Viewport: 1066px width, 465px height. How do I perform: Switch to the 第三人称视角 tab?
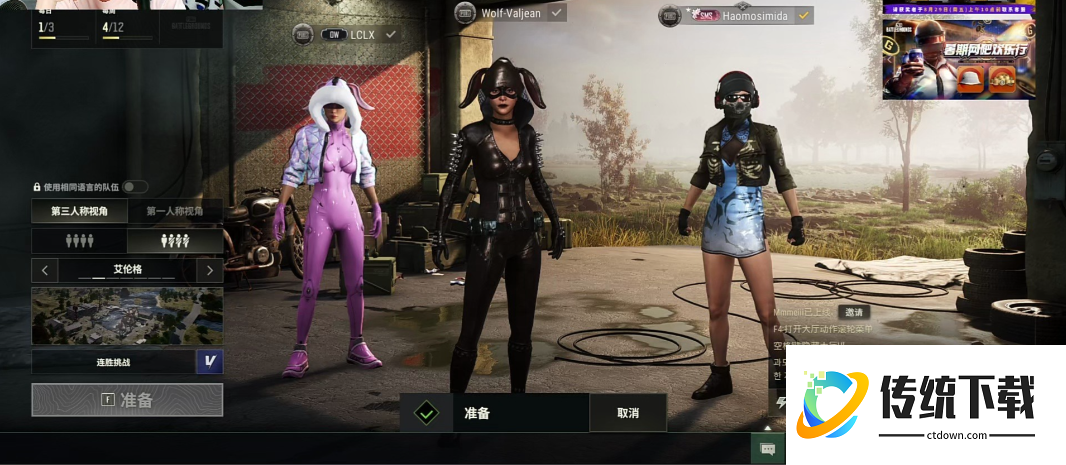point(79,211)
